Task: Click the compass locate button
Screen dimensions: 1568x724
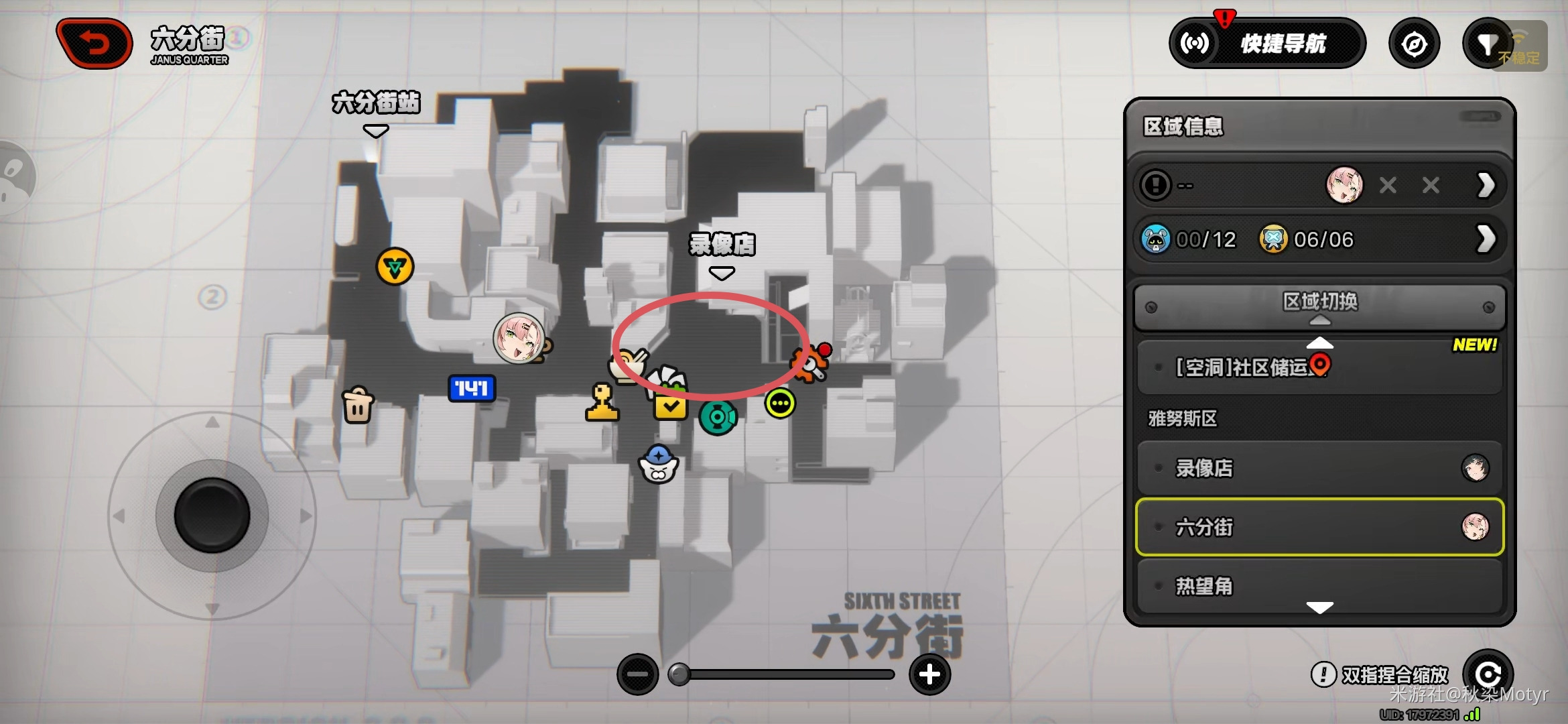Action: point(1414,44)
